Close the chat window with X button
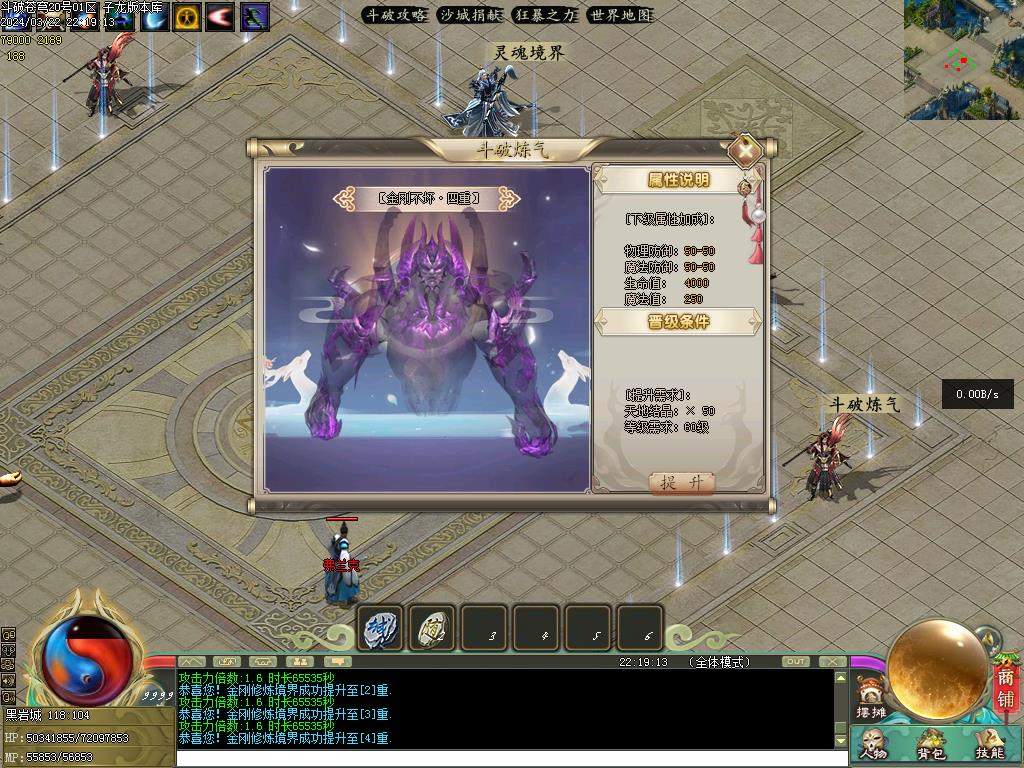Image resolution: width=1024 pixels, height=768 pixels. [x=832, y=661]
